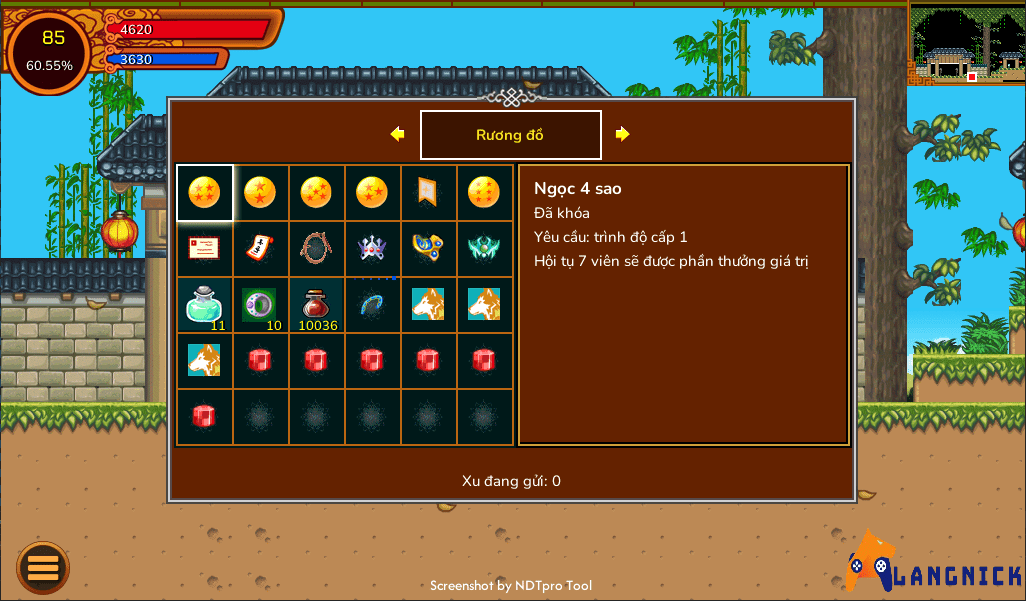Go to previous page with left yellow arrow
The width and height of the screenshot is (1026, 601).
click(397, 134)
